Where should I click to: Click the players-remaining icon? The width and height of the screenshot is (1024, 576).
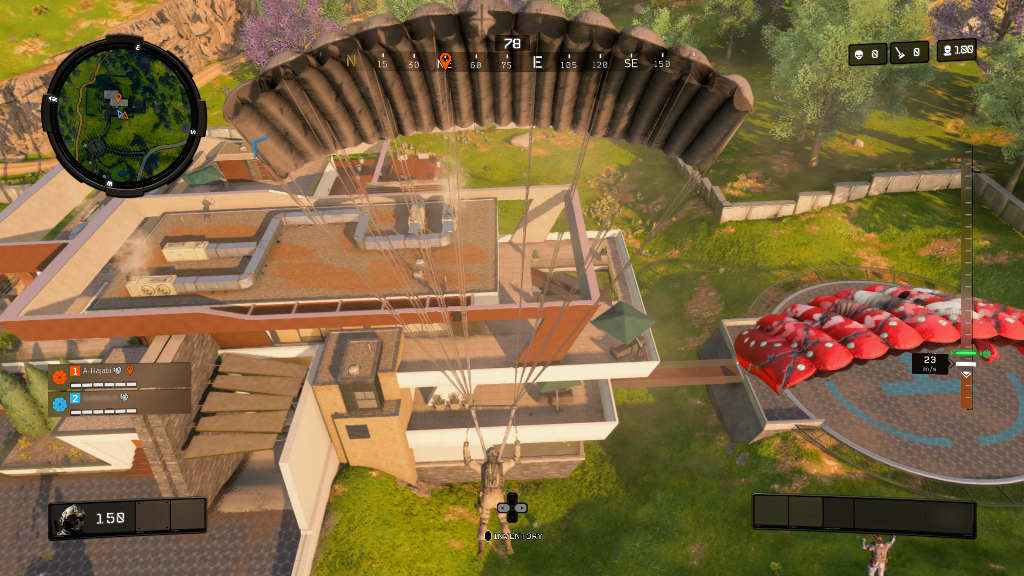click(946, 50)
